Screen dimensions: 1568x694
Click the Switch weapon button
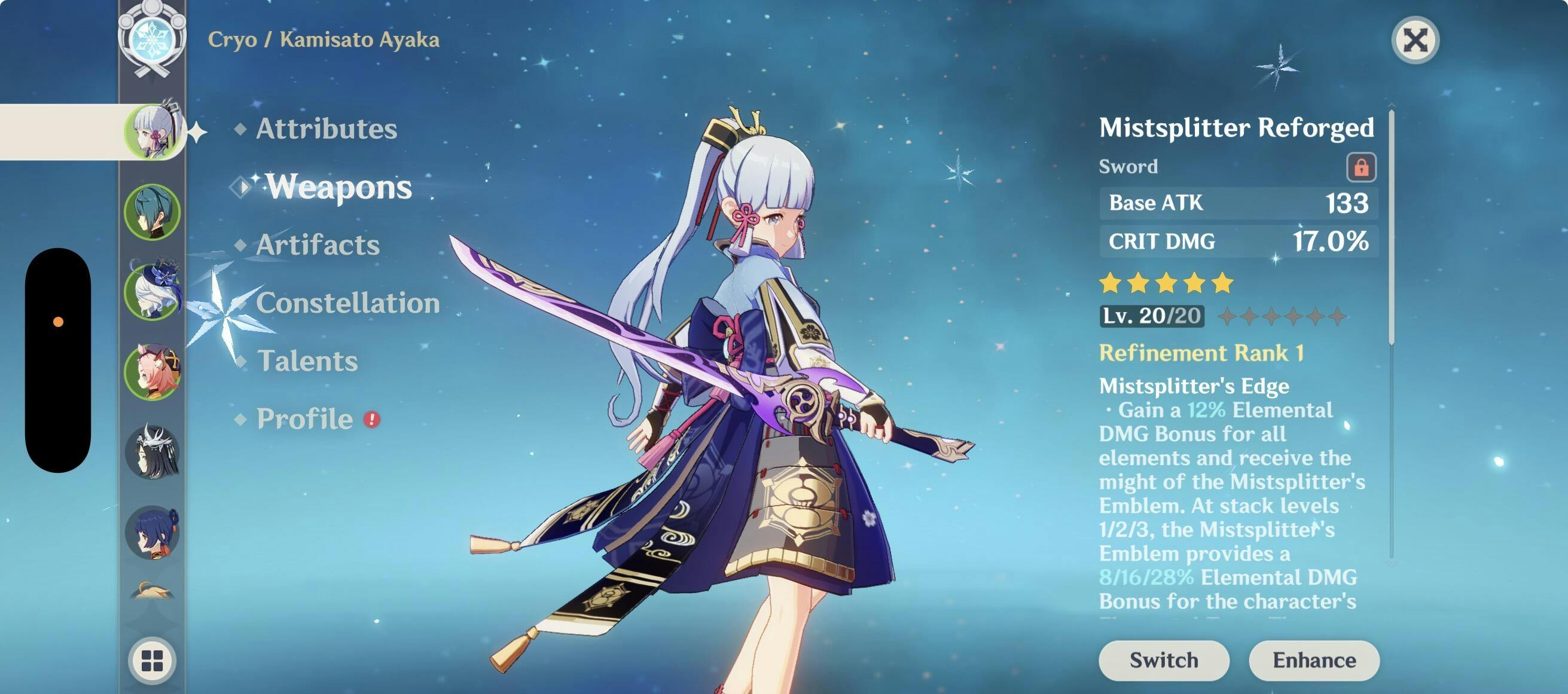1163,660
